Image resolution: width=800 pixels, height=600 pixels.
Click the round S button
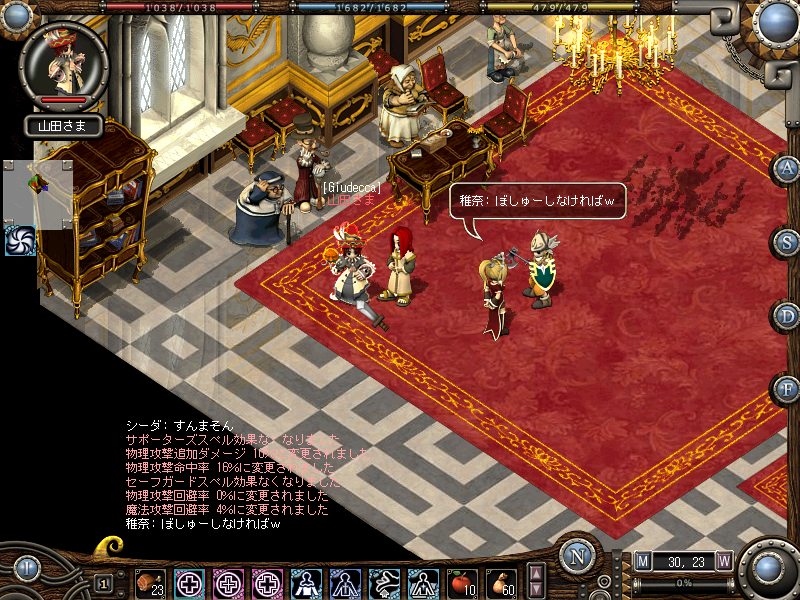click(x=787, y=241)
